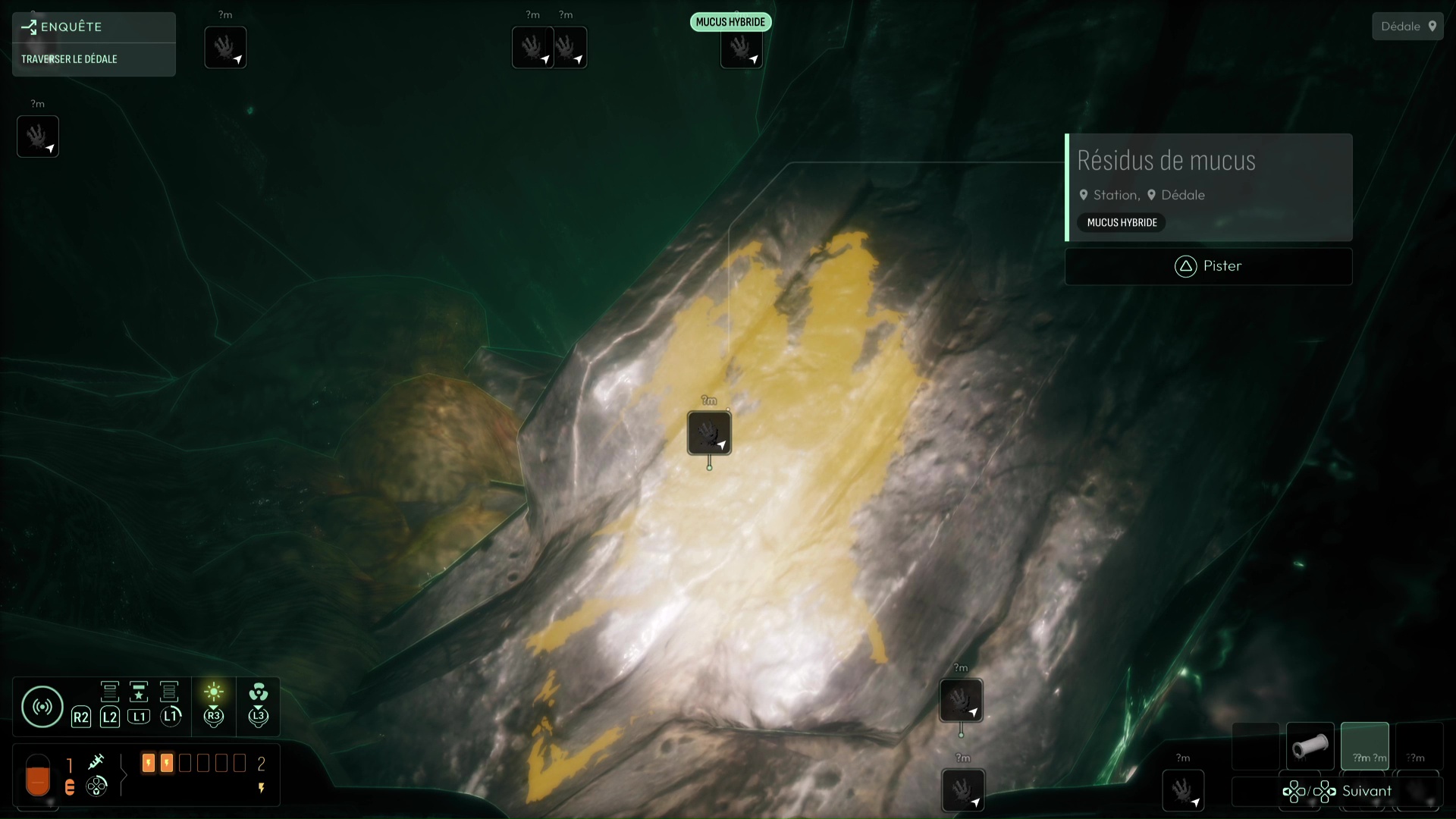Select the highlighted ??m ?m tracker tab
Screen dimensions: 1456x819
pyautogui.click(x=1367, y=745)
